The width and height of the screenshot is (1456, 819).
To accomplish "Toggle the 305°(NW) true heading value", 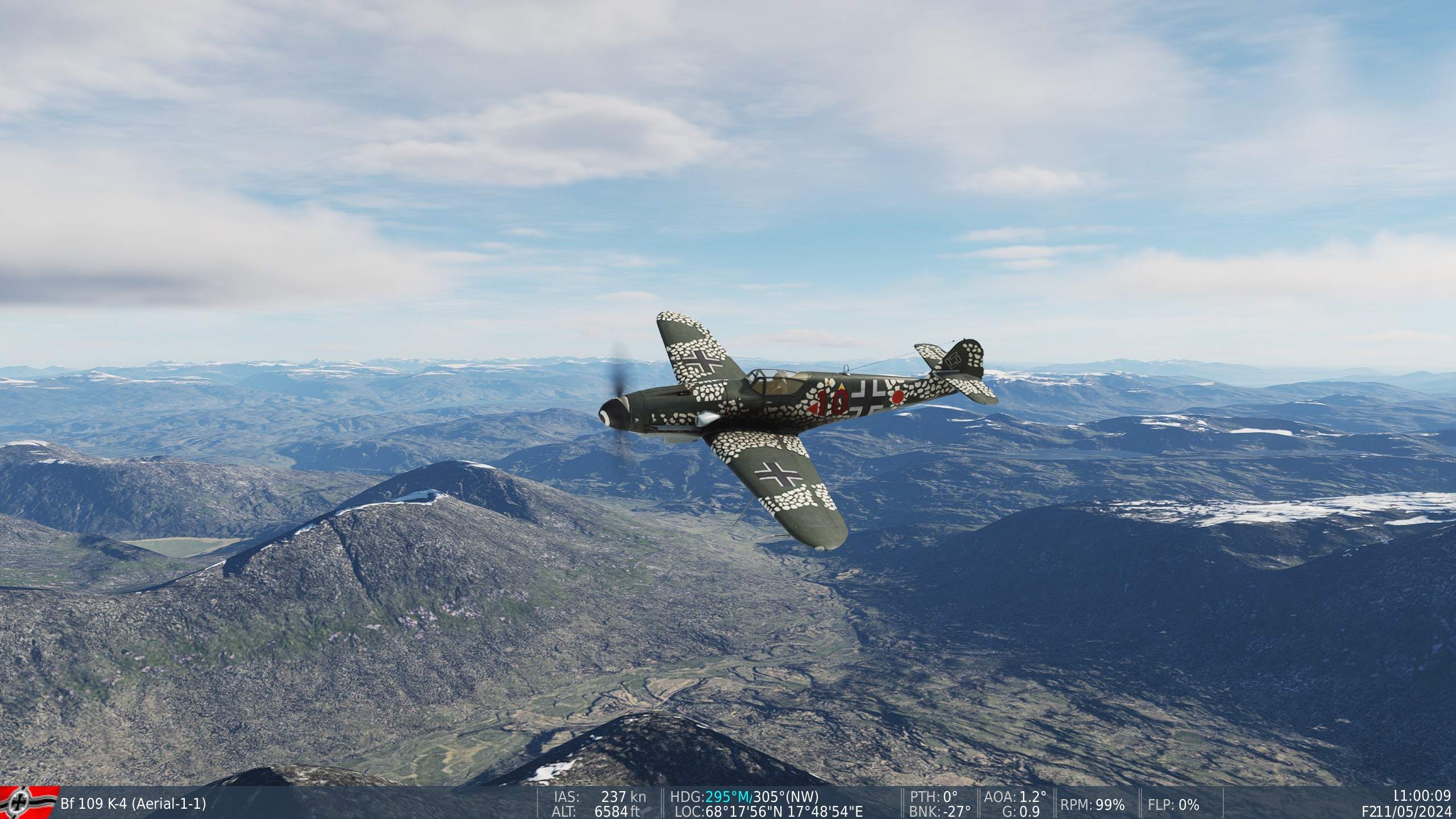I will tap(786, 797).
